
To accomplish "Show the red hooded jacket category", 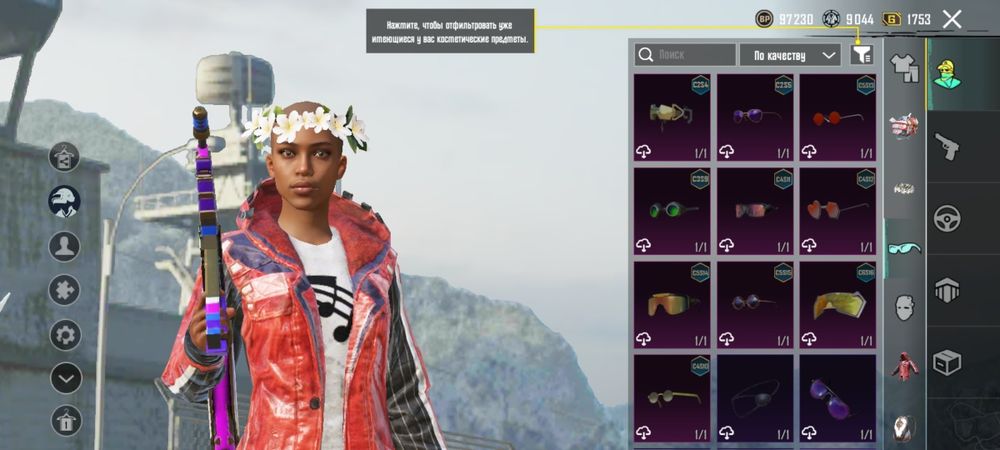I will [904, 366].
